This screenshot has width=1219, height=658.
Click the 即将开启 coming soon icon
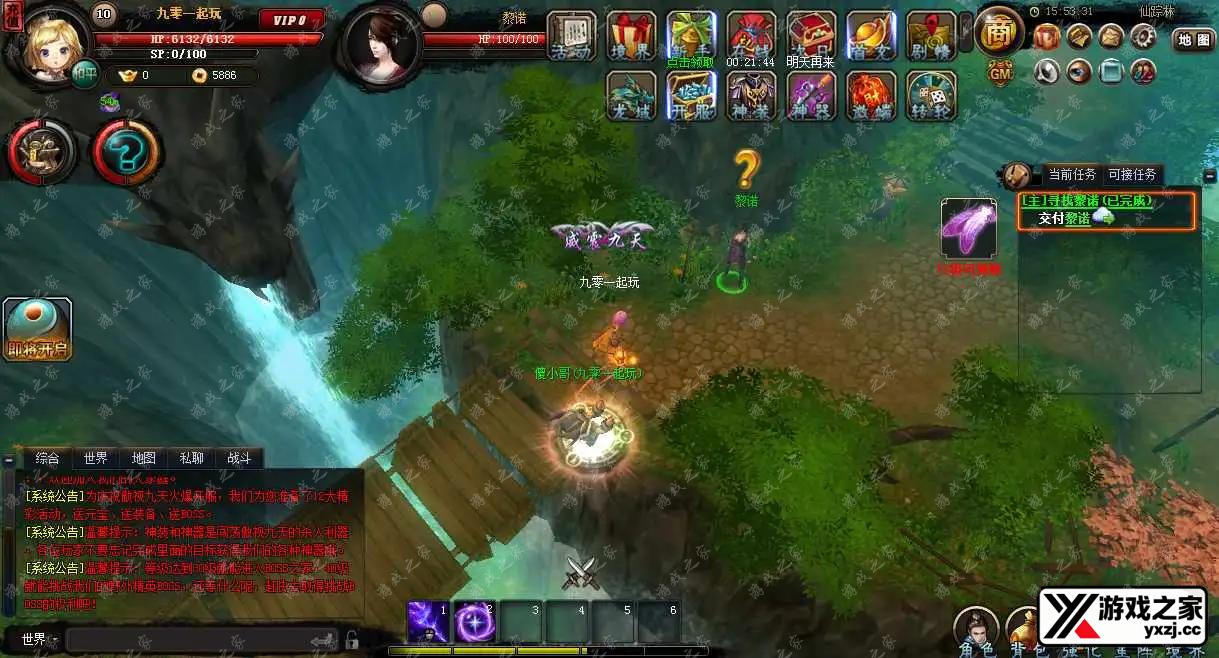37,328
